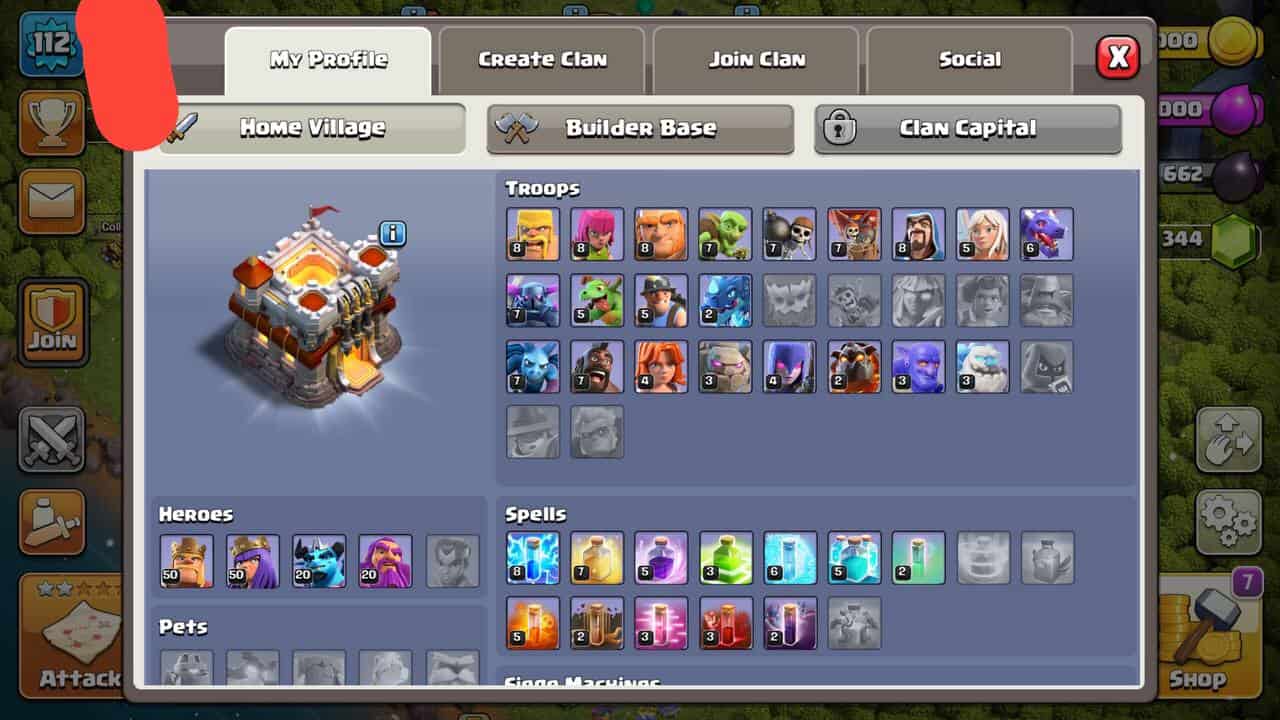This screenshot has width=1280, height=720.
Task: Tap the Town Hall info icon
Action: 393,234
